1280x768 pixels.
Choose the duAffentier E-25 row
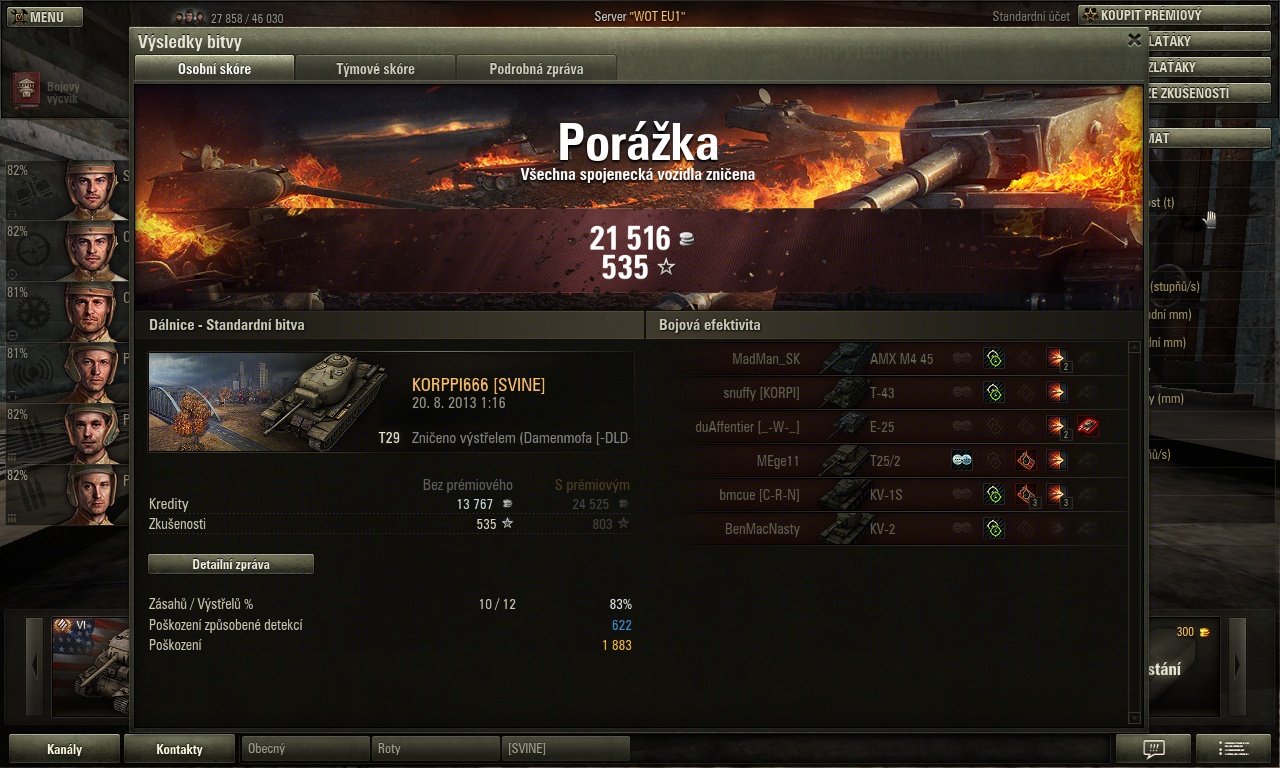[890, 427]
